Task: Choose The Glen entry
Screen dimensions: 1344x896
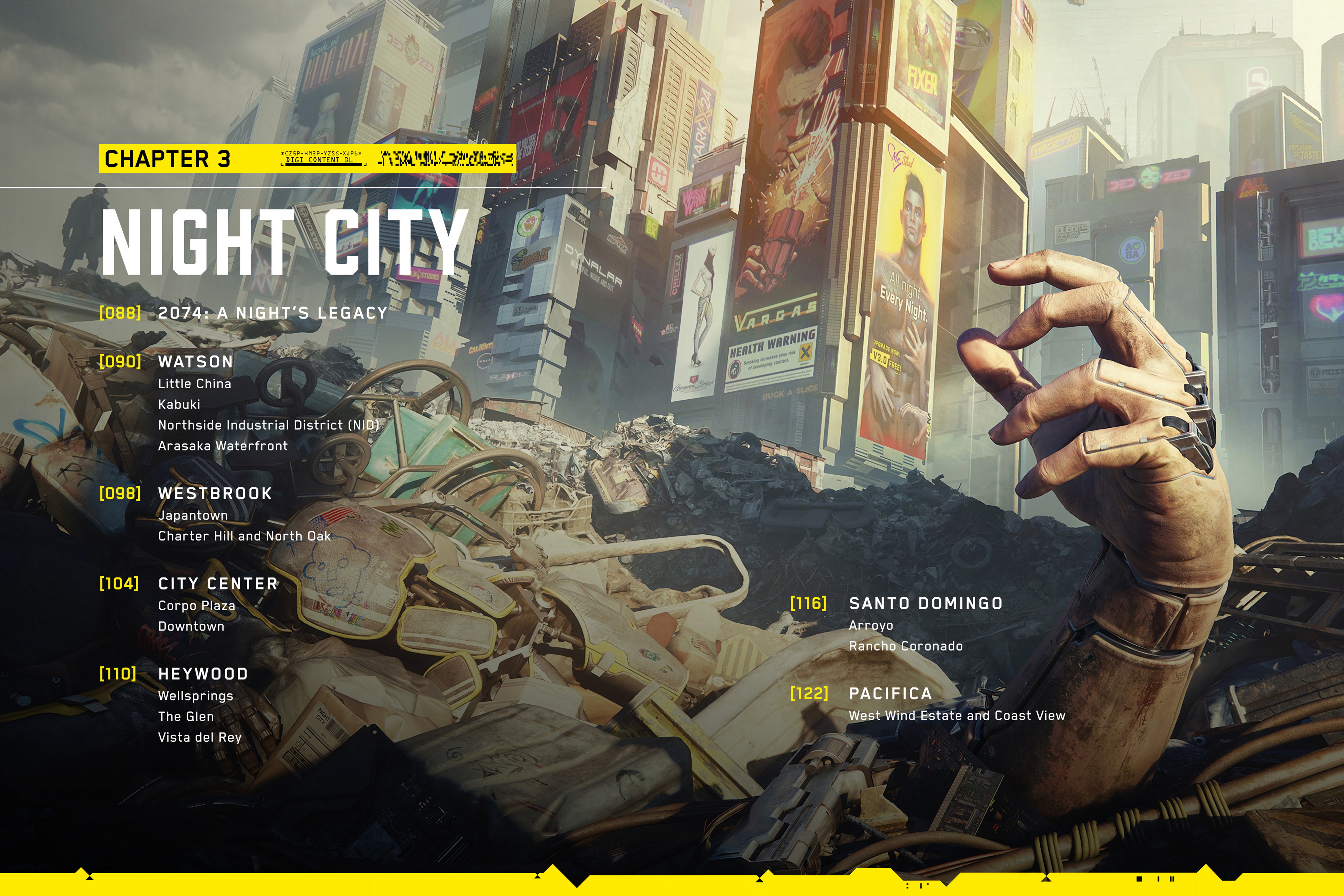Action: click(186, 716)
